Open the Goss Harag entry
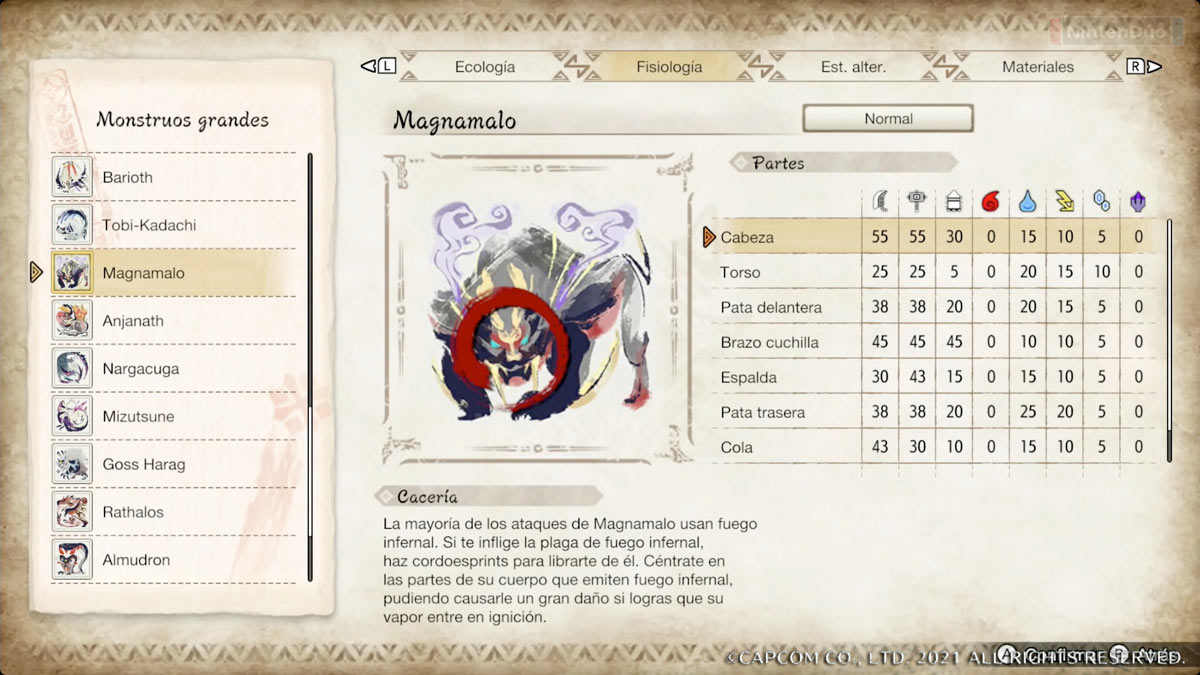1200x675 pixels. coord(174,464)
